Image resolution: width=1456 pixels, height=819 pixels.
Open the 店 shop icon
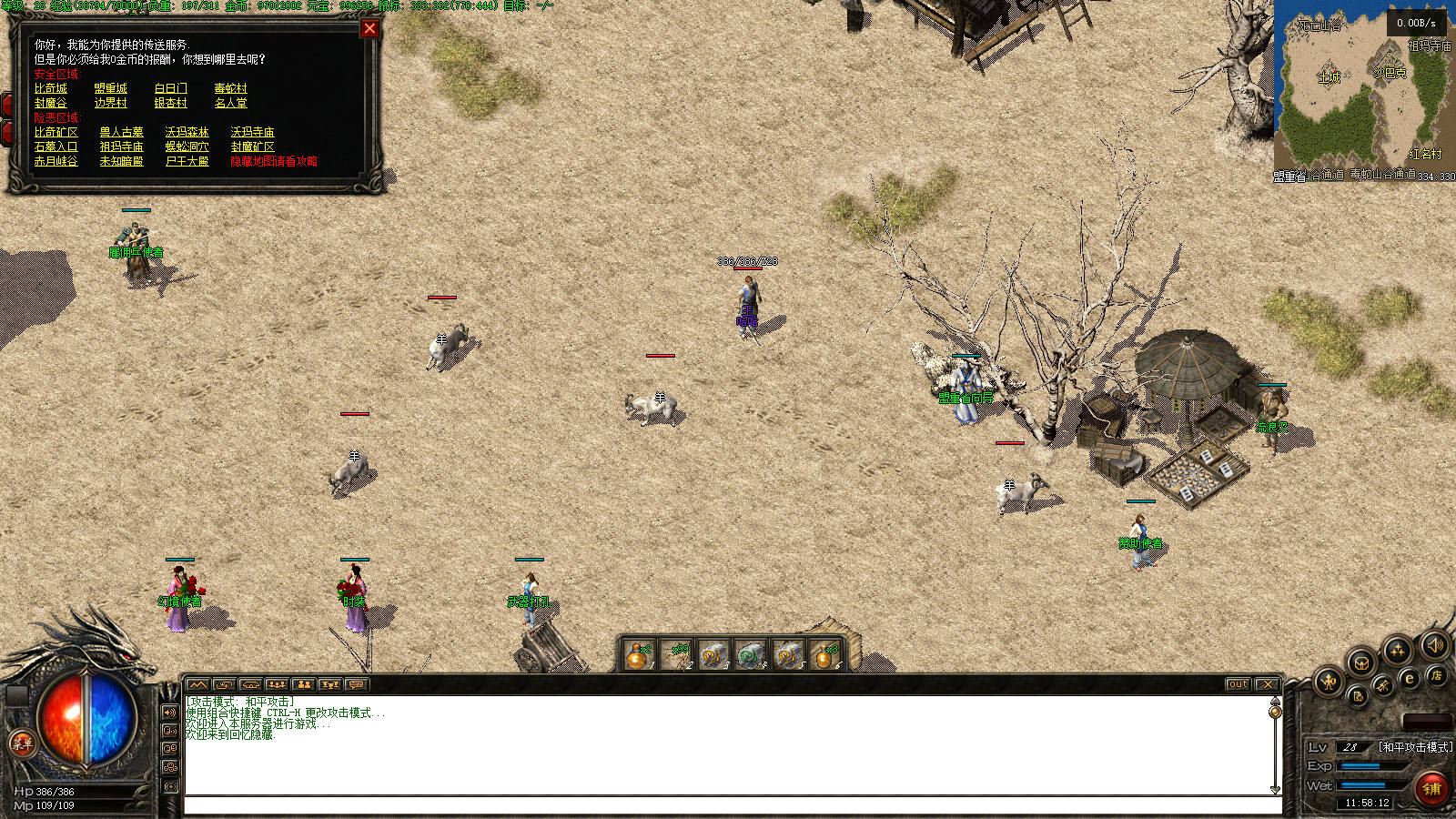[x=1436, y=675]
